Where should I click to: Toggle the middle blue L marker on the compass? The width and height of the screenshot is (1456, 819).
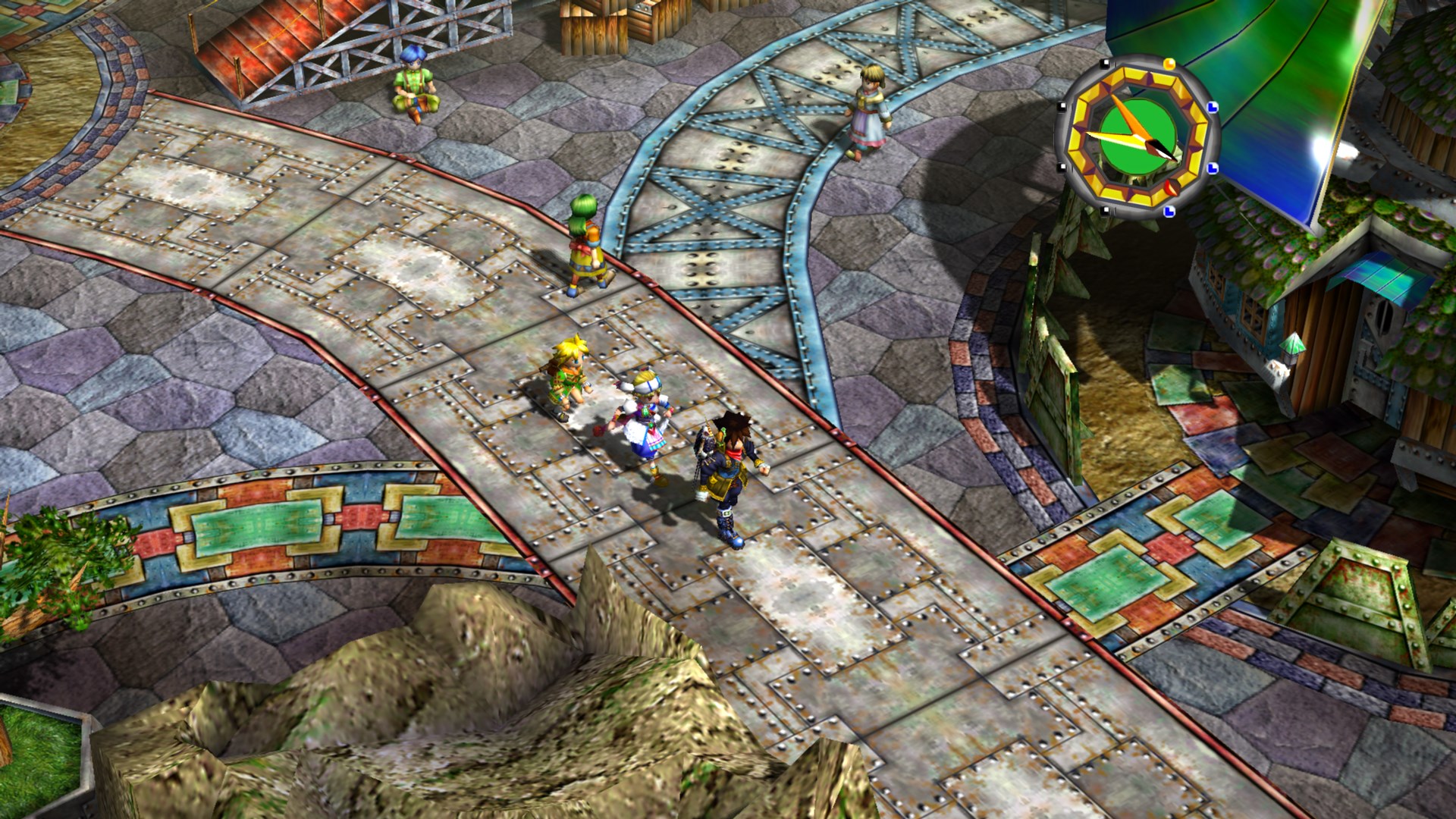click(1210, 167)
